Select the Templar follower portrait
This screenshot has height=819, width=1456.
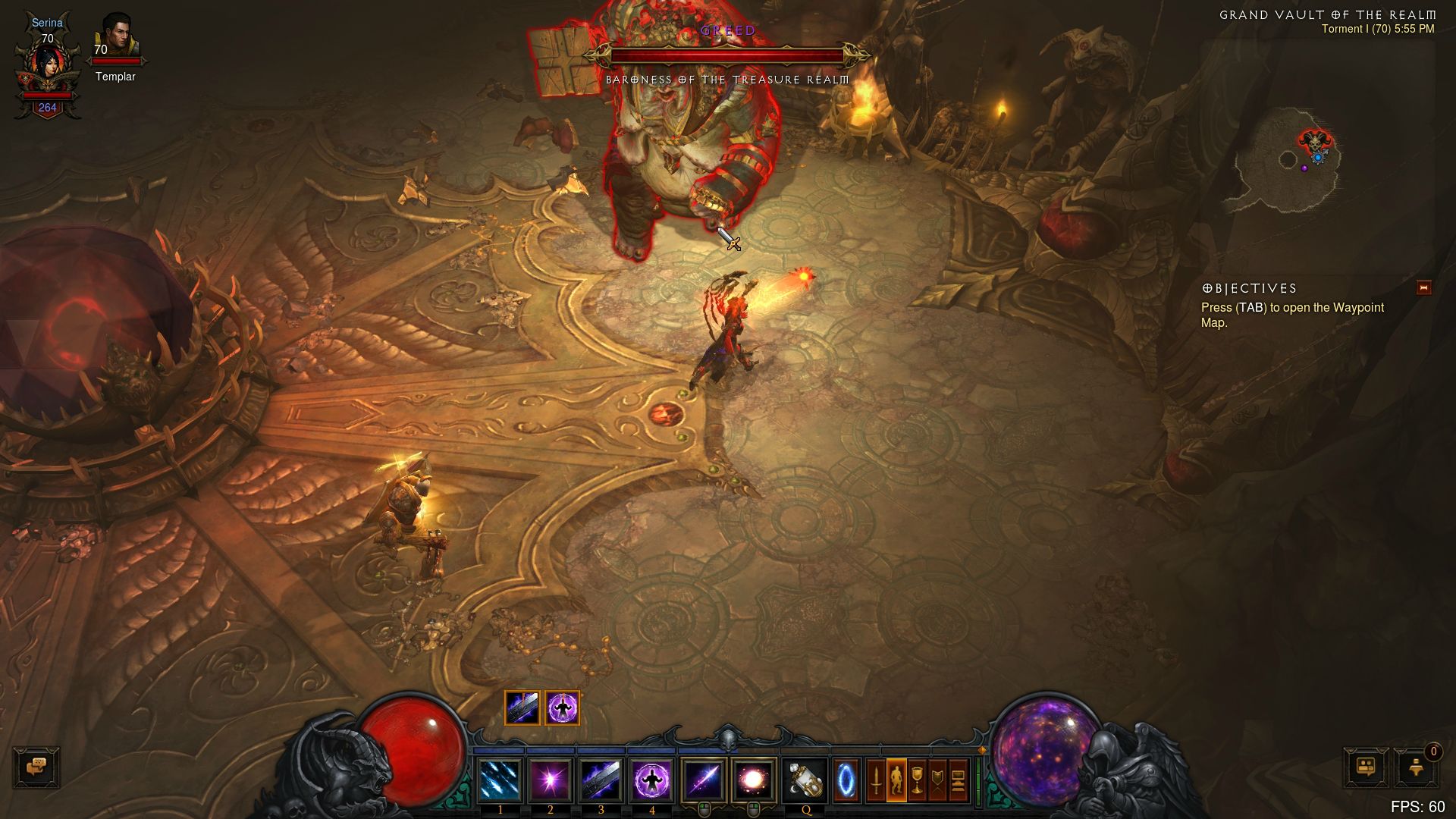pos(116,36)
